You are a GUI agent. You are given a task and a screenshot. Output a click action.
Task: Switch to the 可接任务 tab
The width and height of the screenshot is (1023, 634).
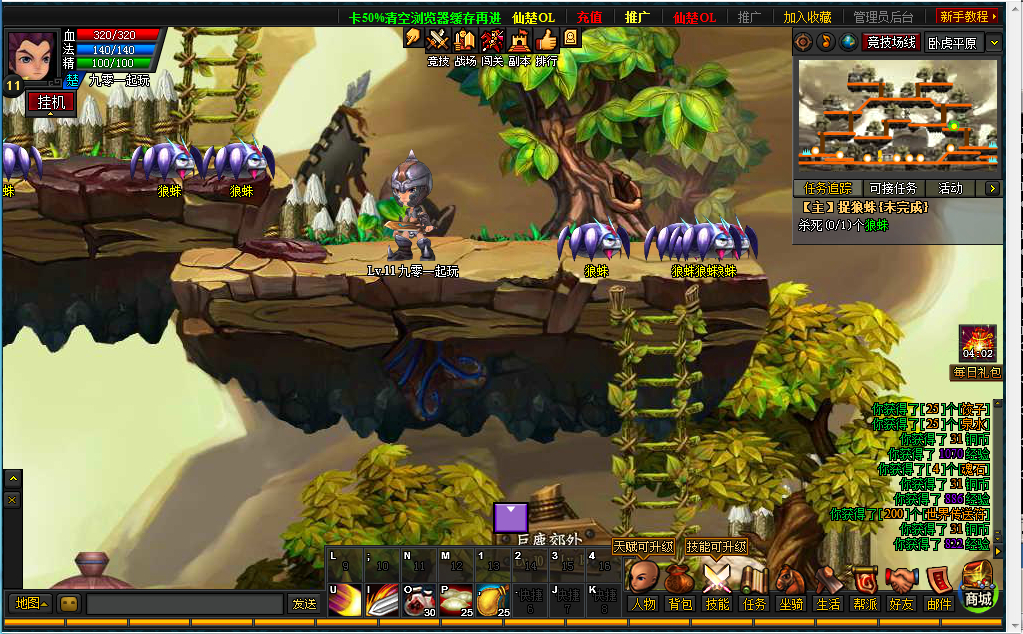(x=893, y=188)
